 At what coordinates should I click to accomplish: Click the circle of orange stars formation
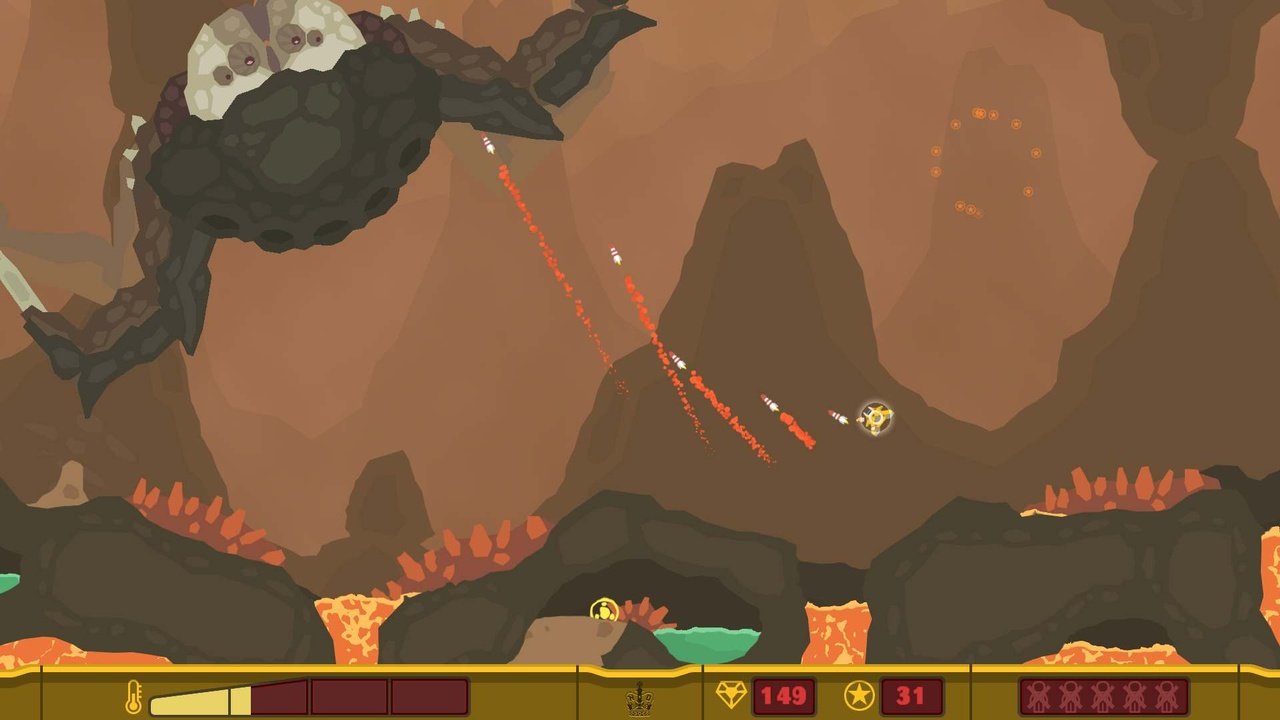(986, 160)
